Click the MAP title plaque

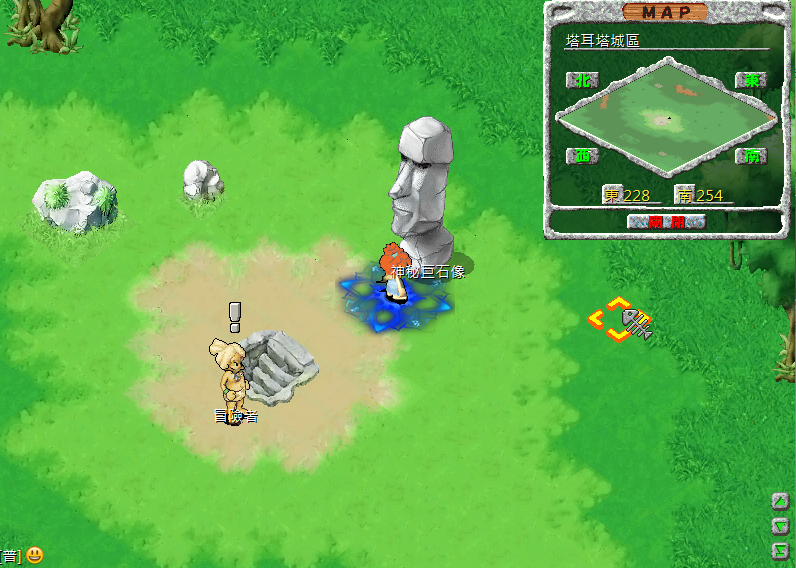(665, 12)
